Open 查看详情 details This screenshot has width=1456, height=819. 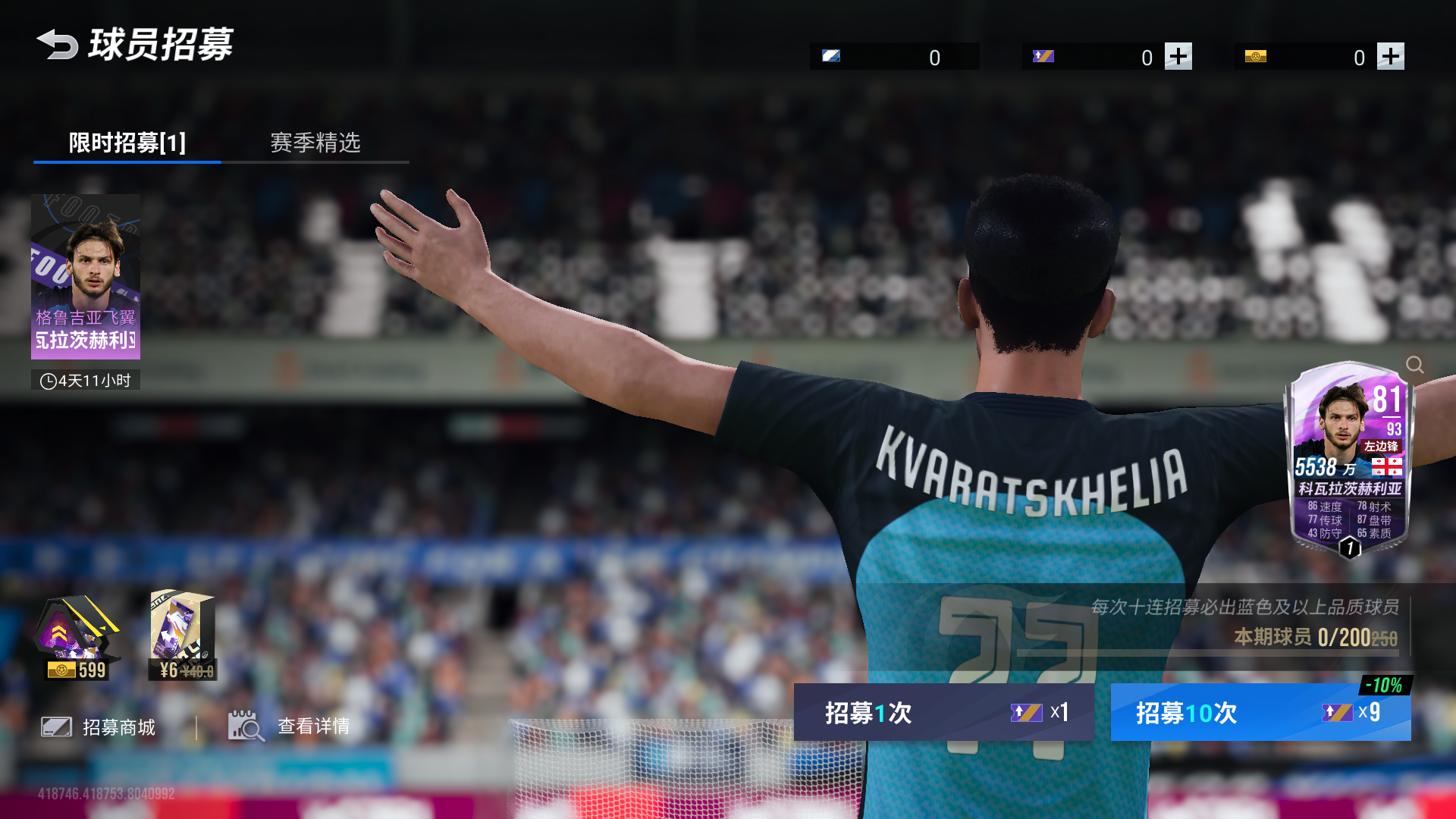(290, 726)
